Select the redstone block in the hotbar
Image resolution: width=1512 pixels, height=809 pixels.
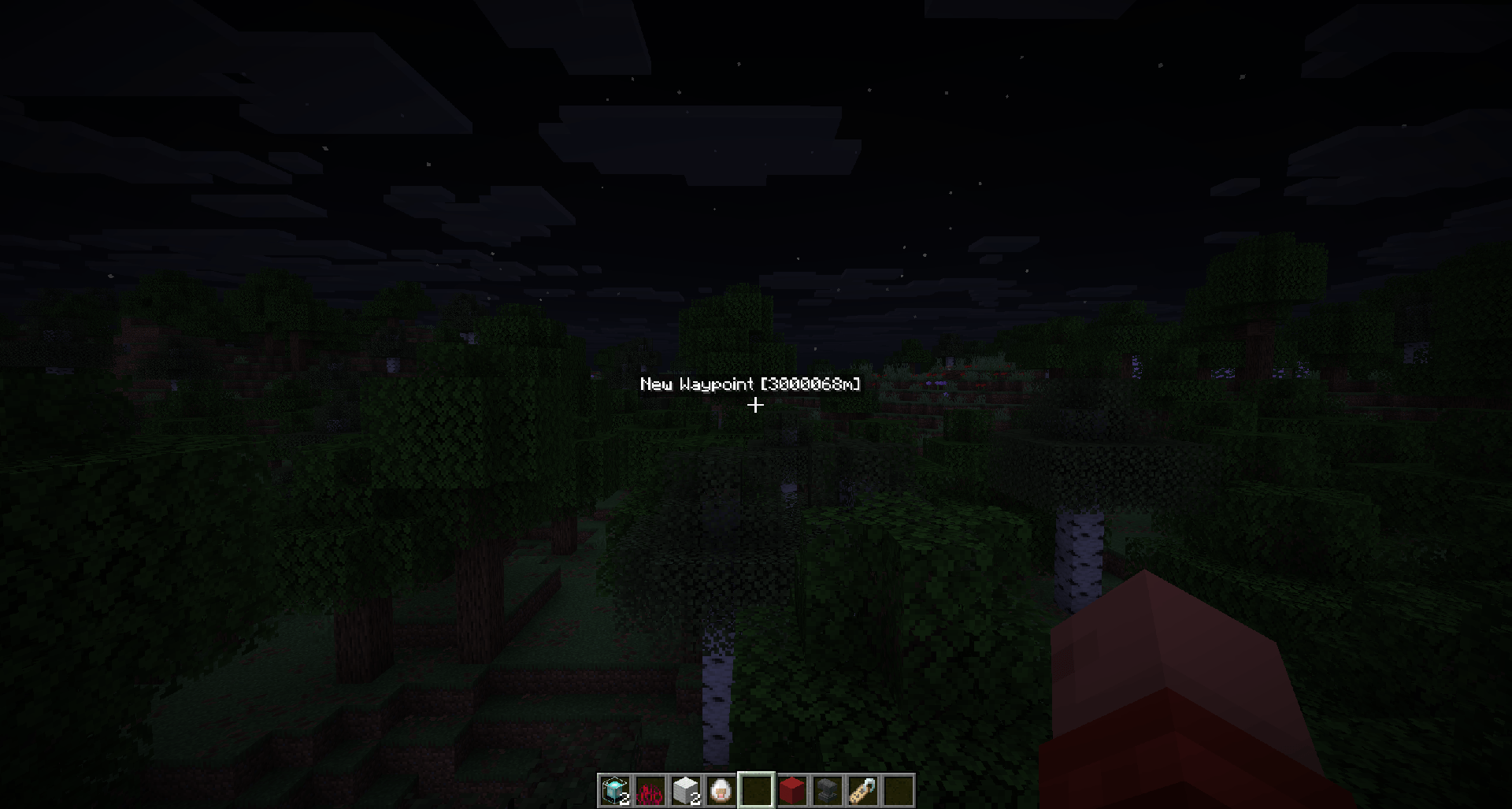[x=792, y=790]
